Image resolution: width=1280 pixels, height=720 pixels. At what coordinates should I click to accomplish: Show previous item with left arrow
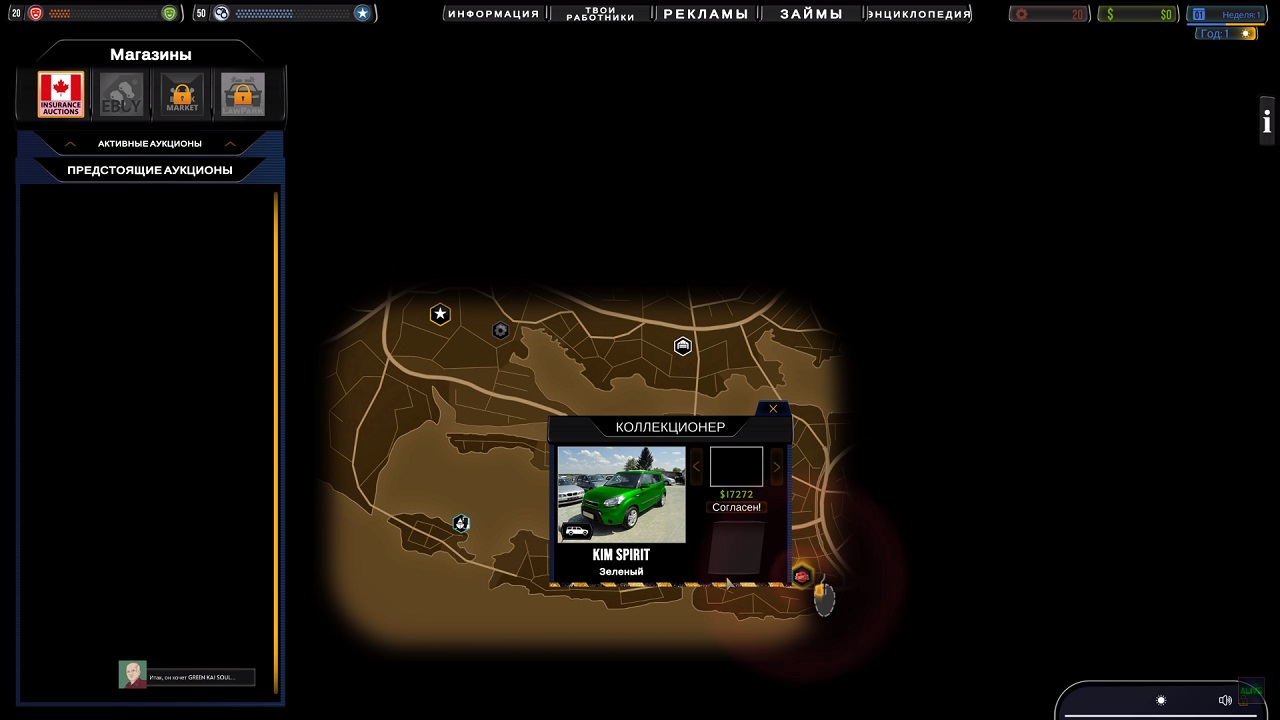(x=697, y=467)
